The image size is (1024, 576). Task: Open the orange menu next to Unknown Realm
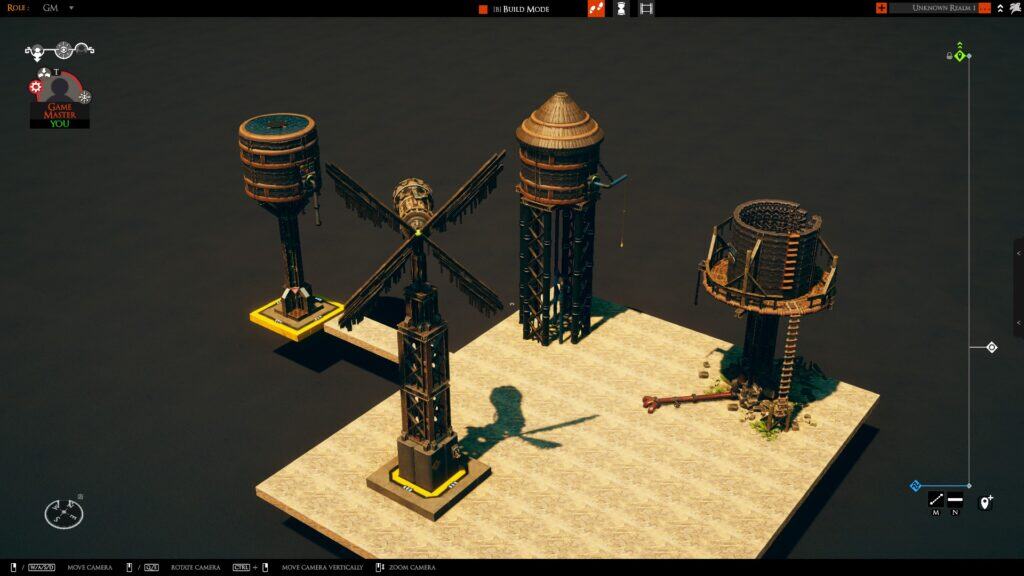[x=985, y=8]
